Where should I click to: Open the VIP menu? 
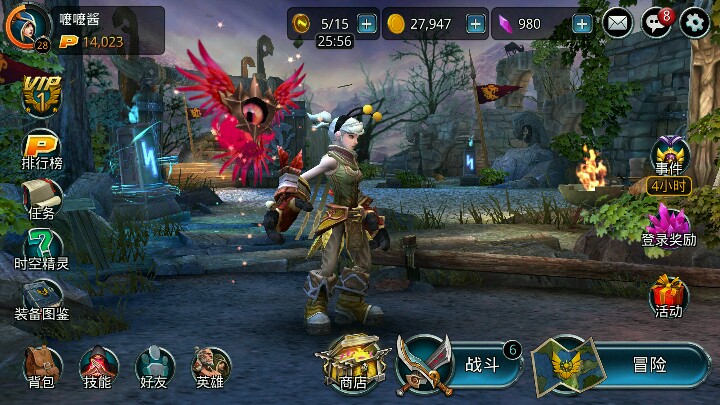(x=41, y=96)
